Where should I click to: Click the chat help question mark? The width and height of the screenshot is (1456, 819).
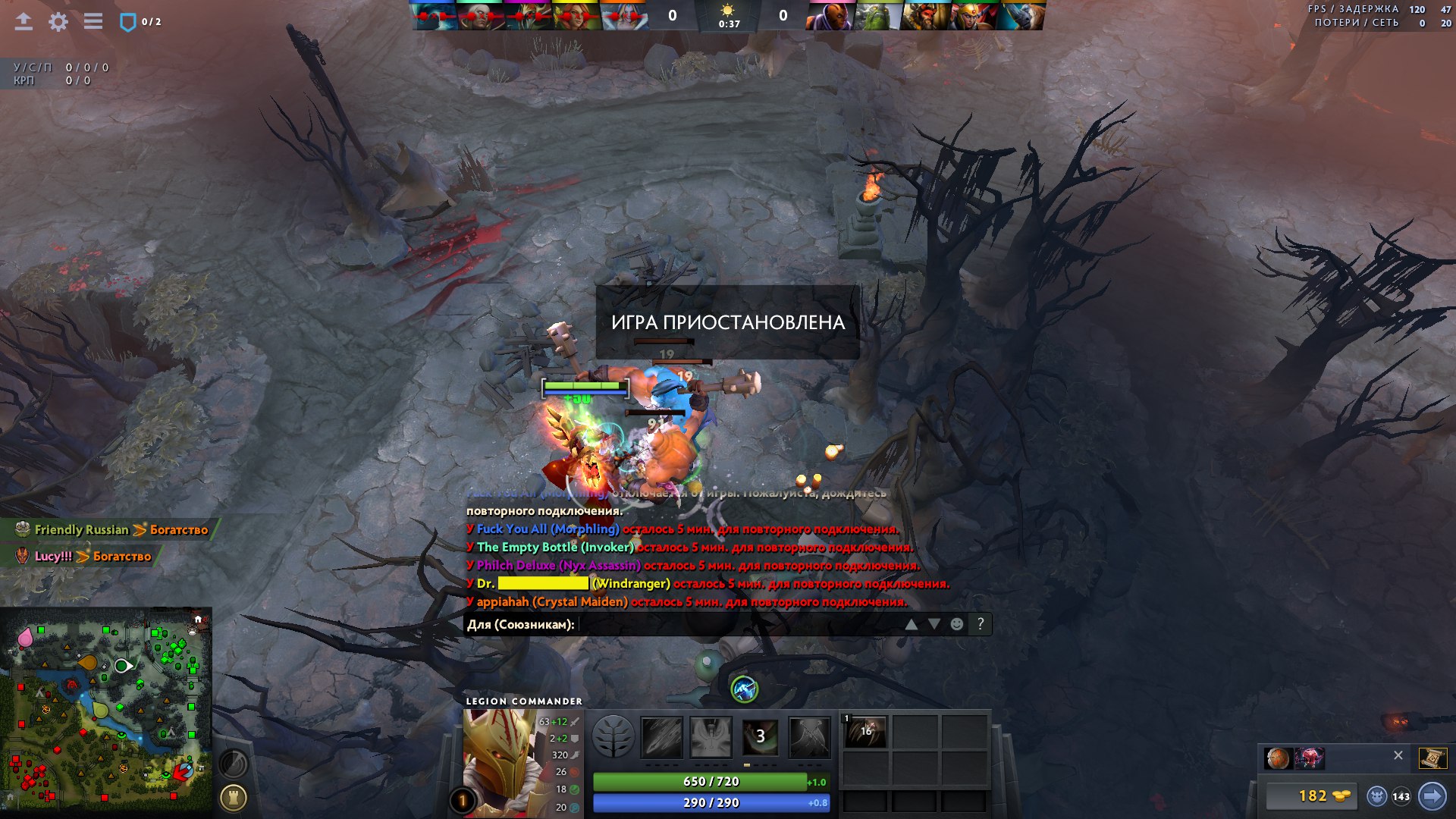point(981,624)
